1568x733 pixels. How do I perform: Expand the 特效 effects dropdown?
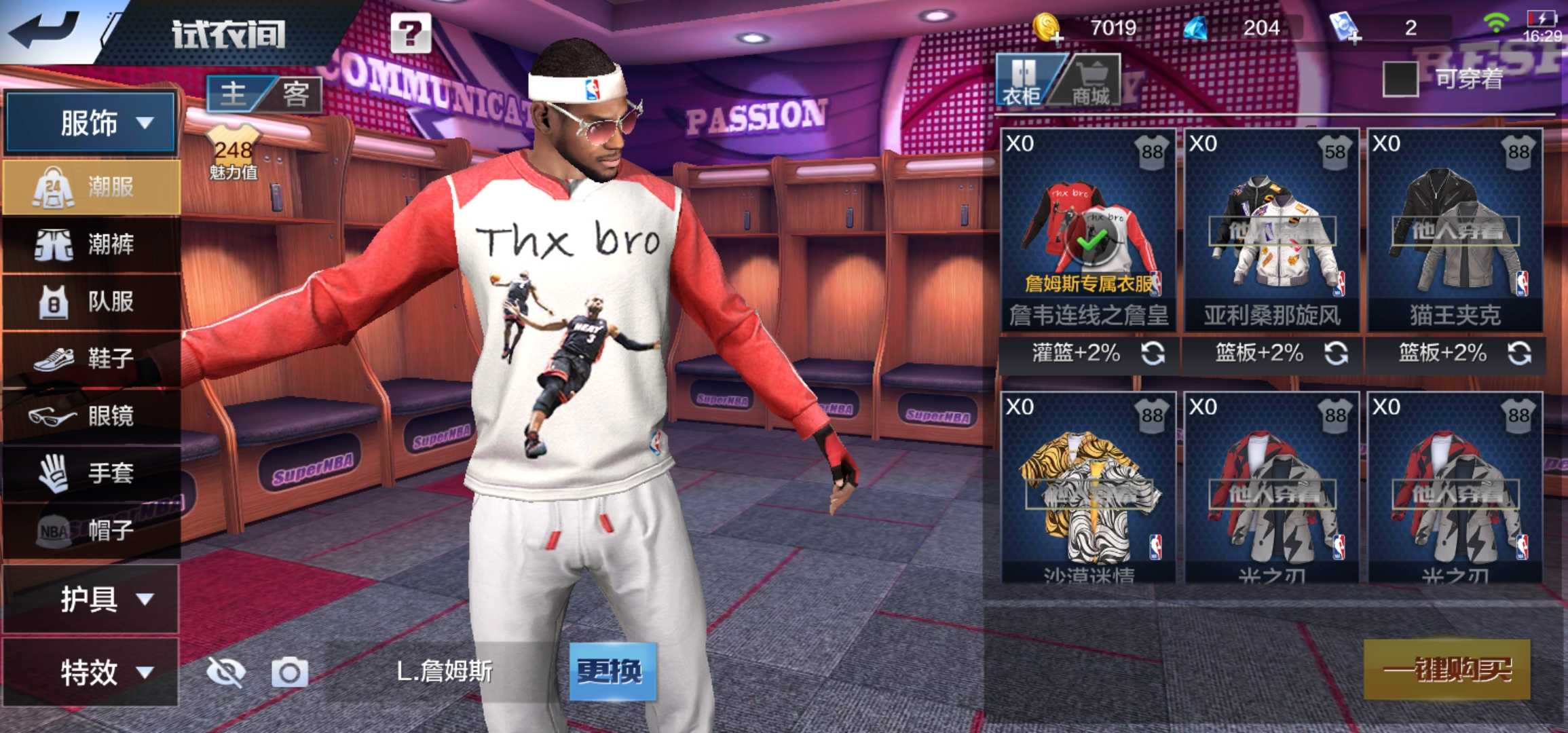coord(88,671)
